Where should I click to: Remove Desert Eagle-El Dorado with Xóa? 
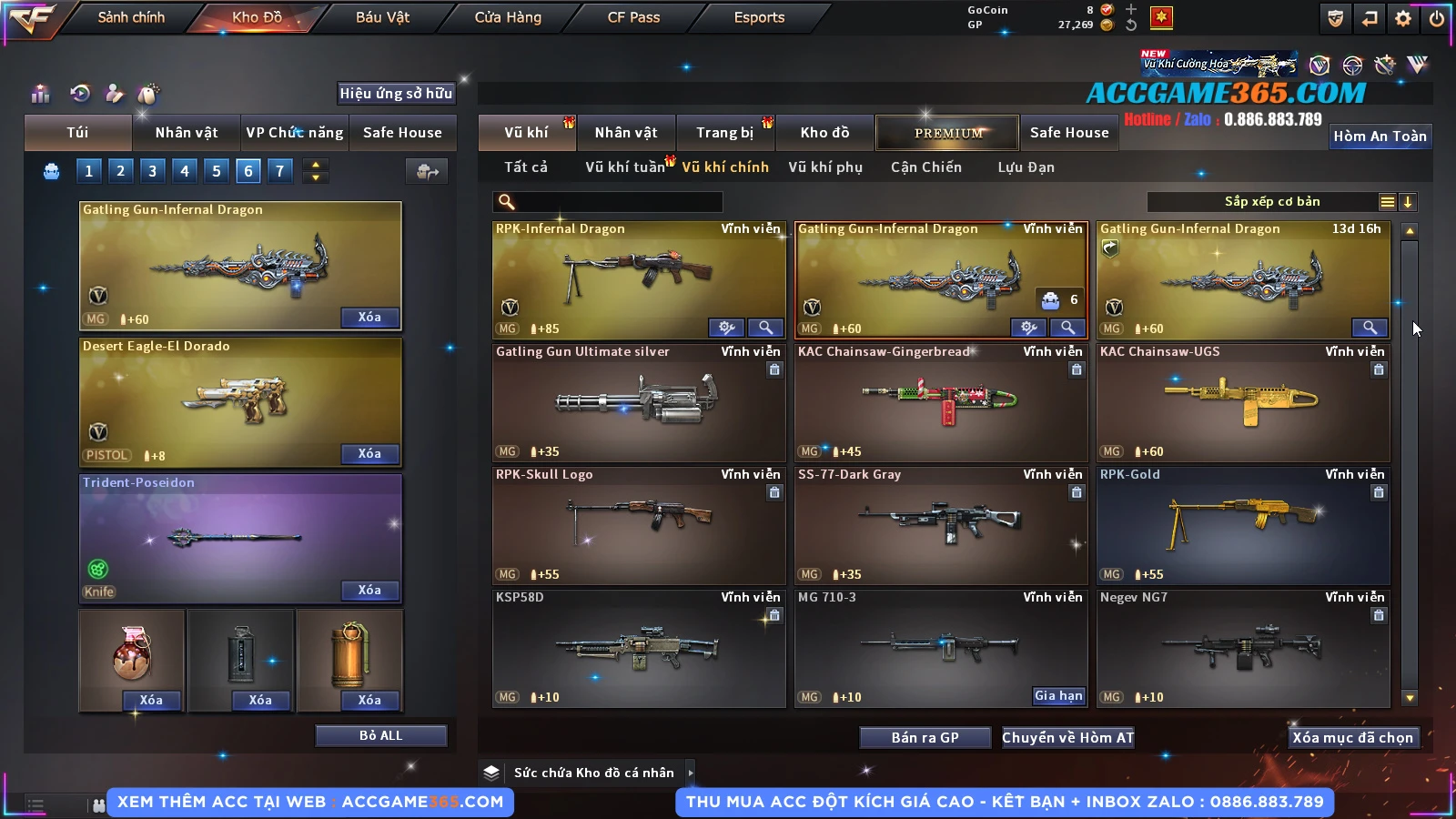point(369,454)
